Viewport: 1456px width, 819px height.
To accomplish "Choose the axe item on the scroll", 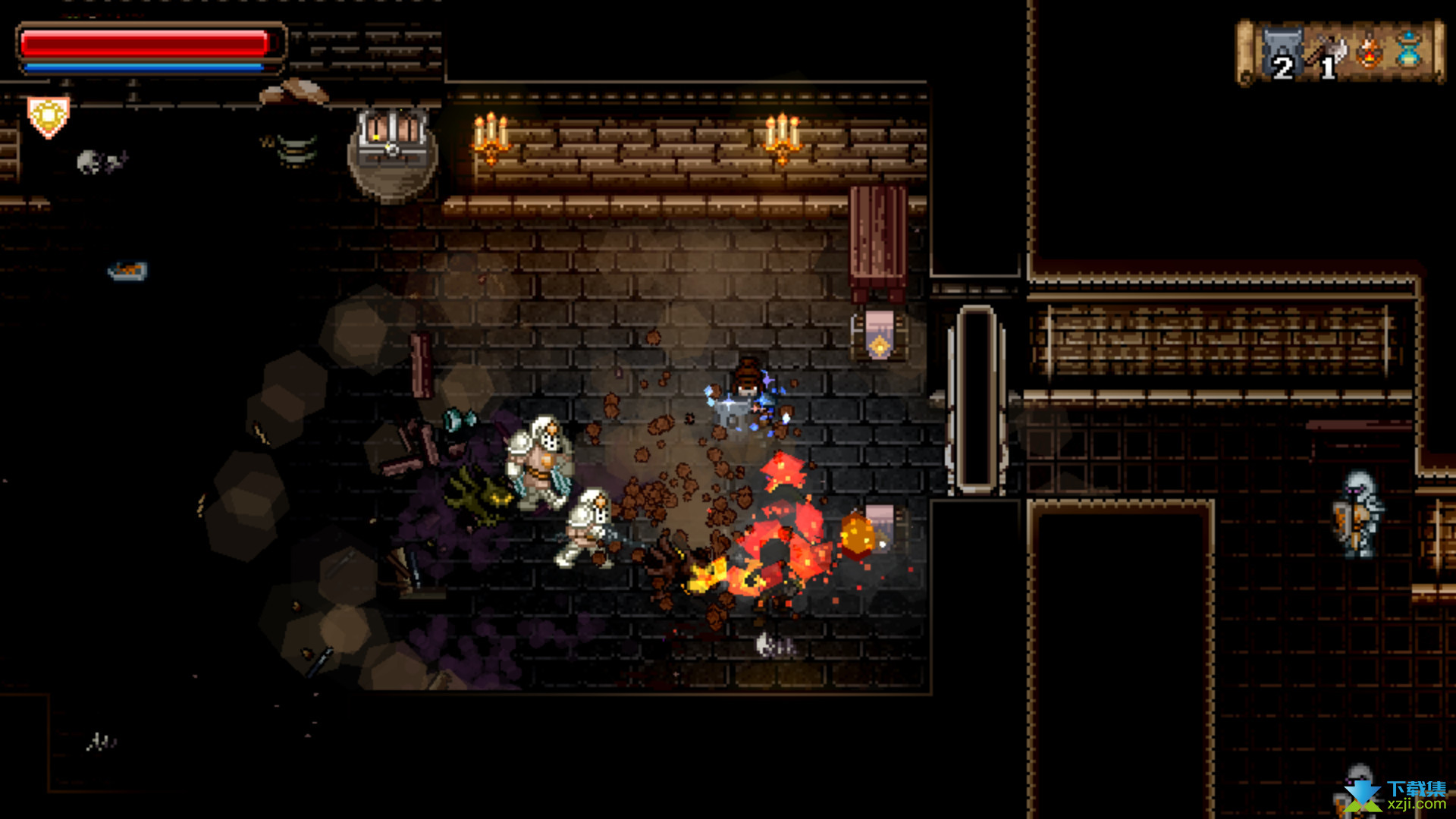I will tap(1327, 53).
